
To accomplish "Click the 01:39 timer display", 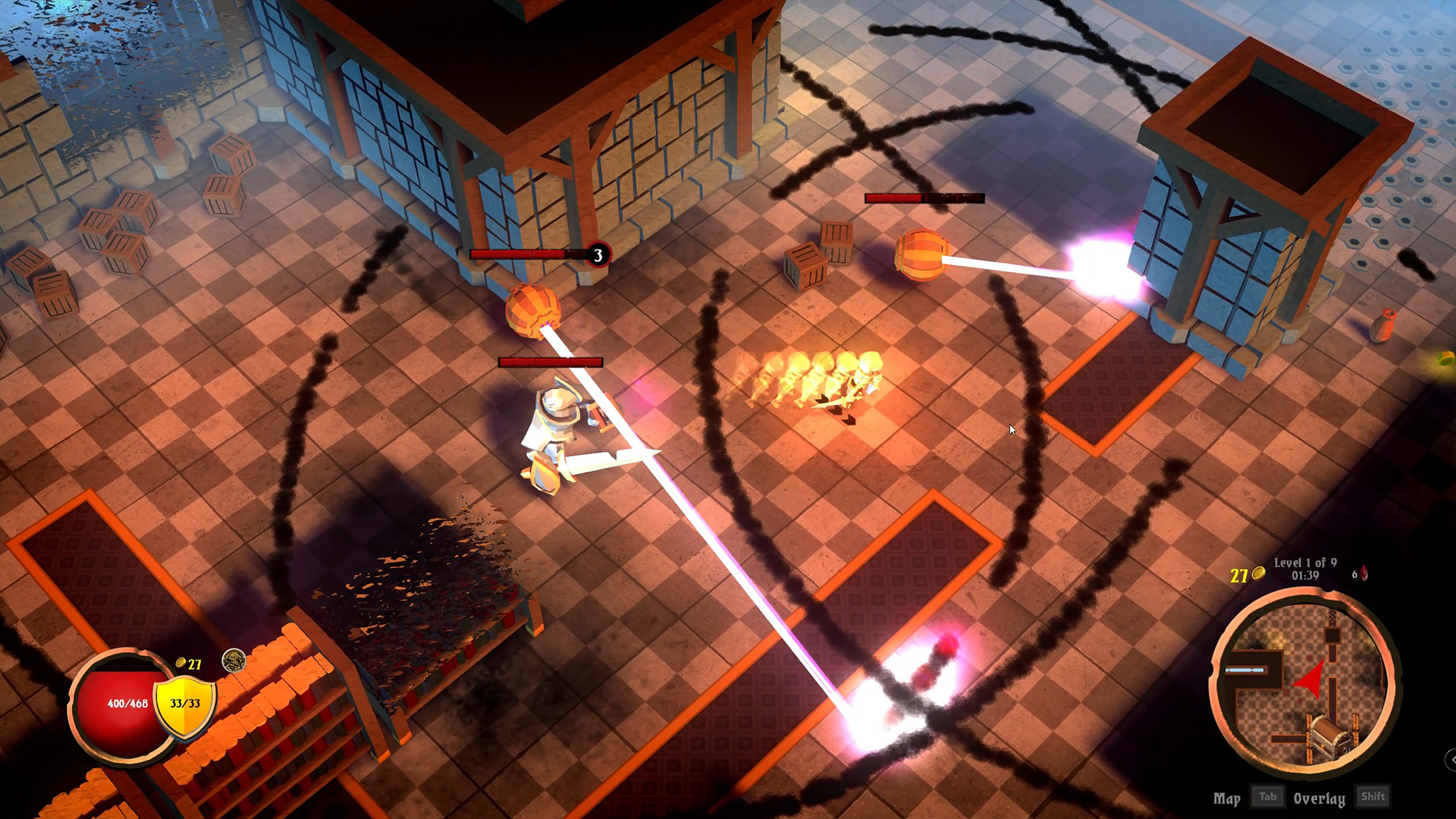I will 1304,575.
